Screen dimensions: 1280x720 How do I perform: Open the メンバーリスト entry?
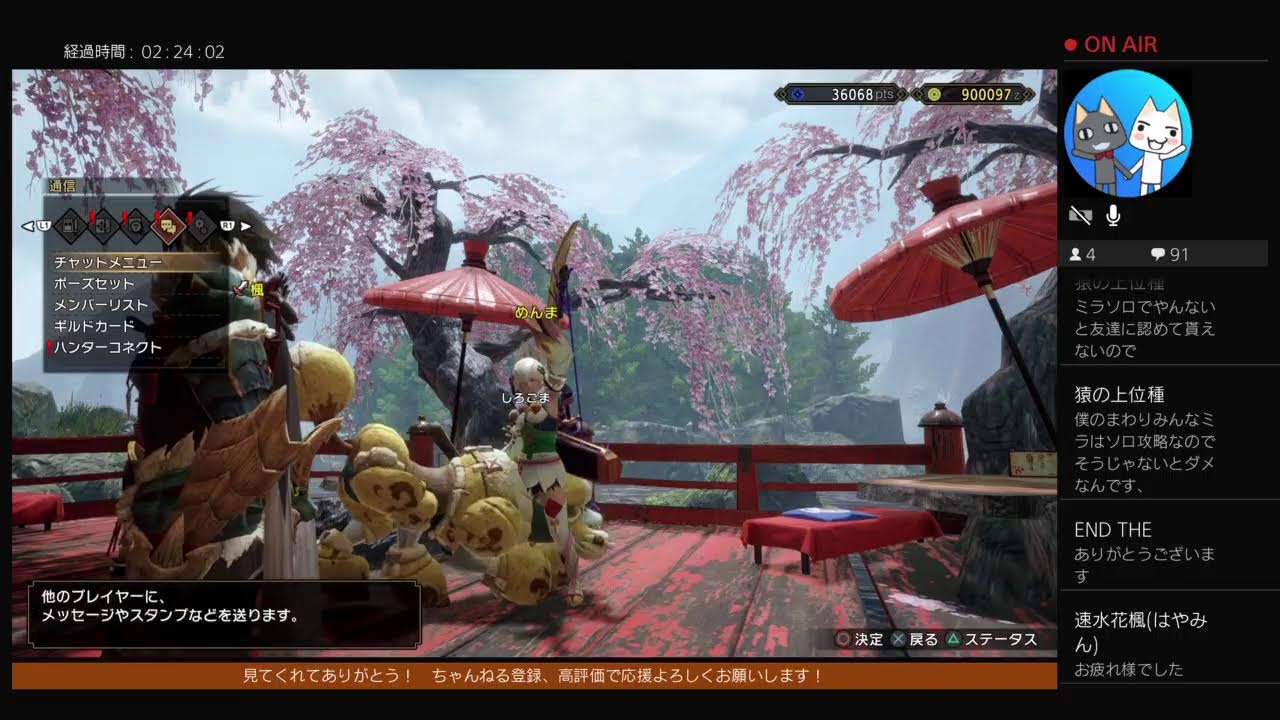point(100,305)
